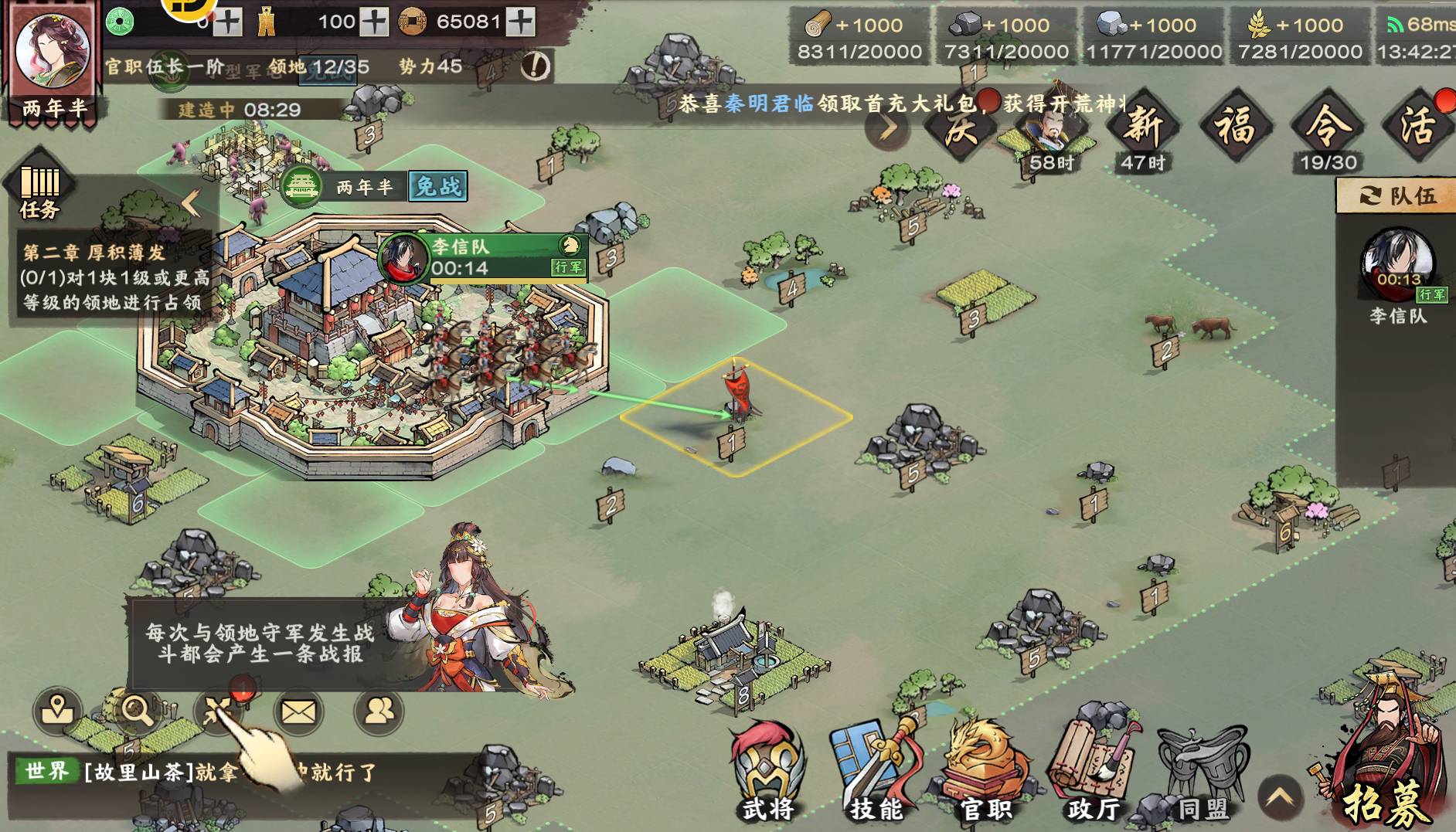The height and width of the screenshot is (832, 1456).
Task: Click the player avatar portrait
Action: tap(52, 52)
